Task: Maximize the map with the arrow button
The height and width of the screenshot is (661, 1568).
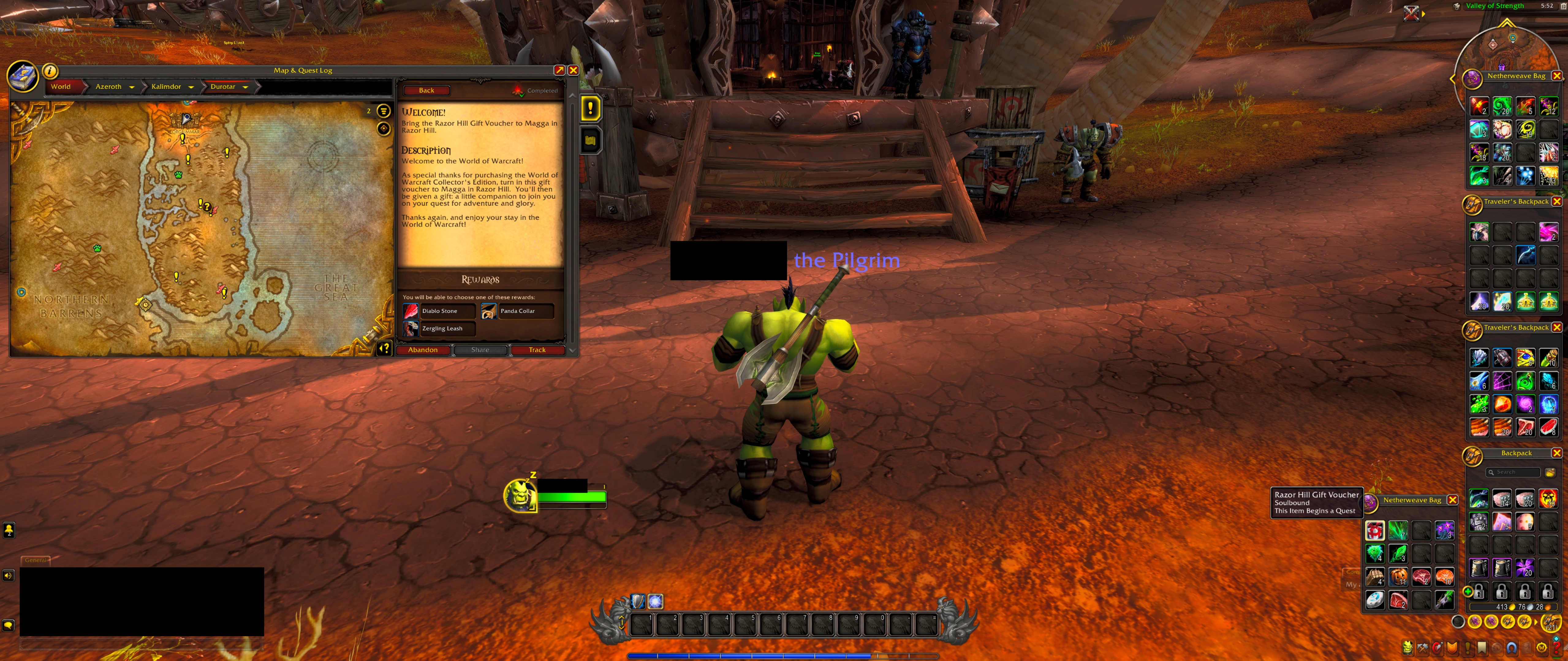Action: (x=559, y=70)
